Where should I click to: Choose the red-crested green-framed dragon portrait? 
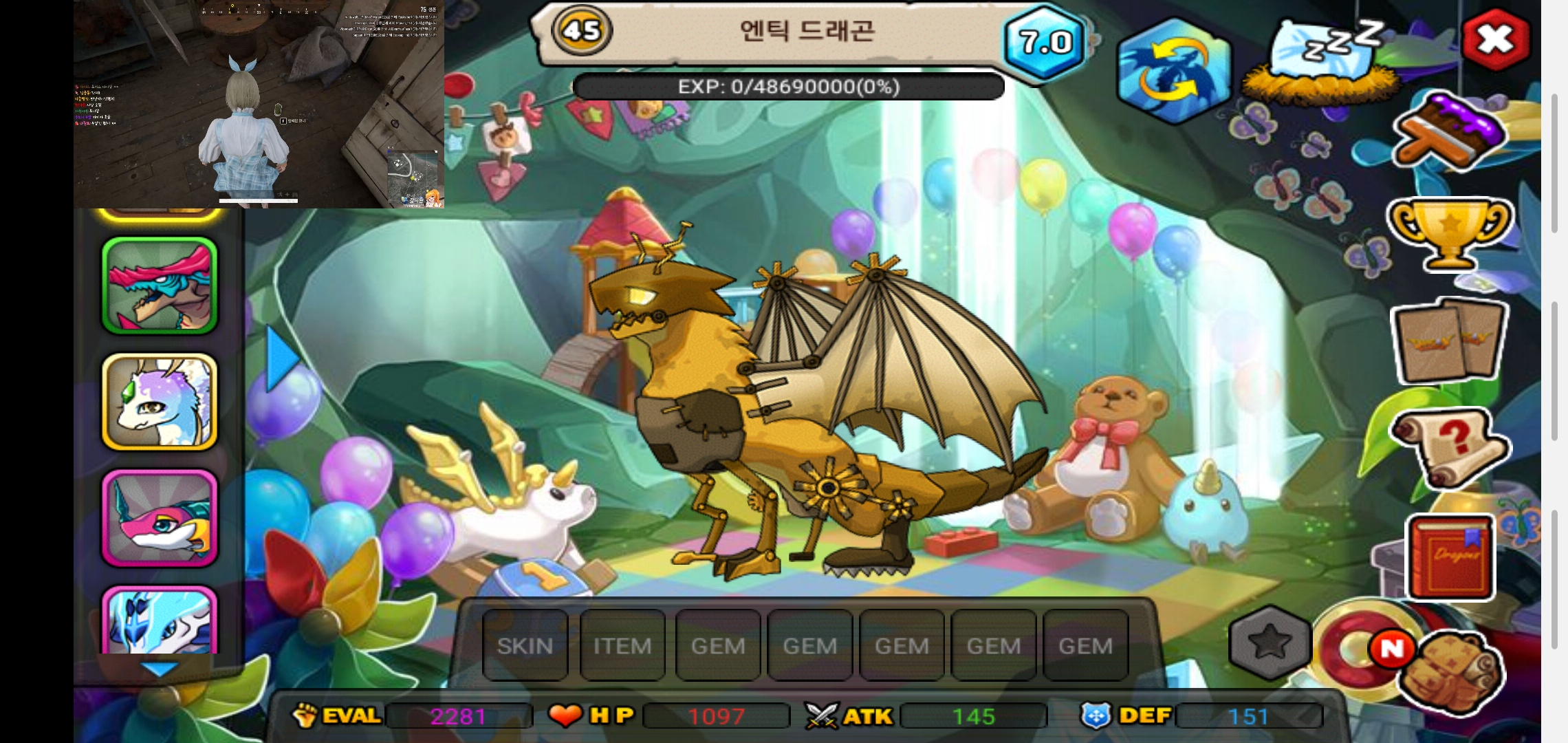(160, 286)
